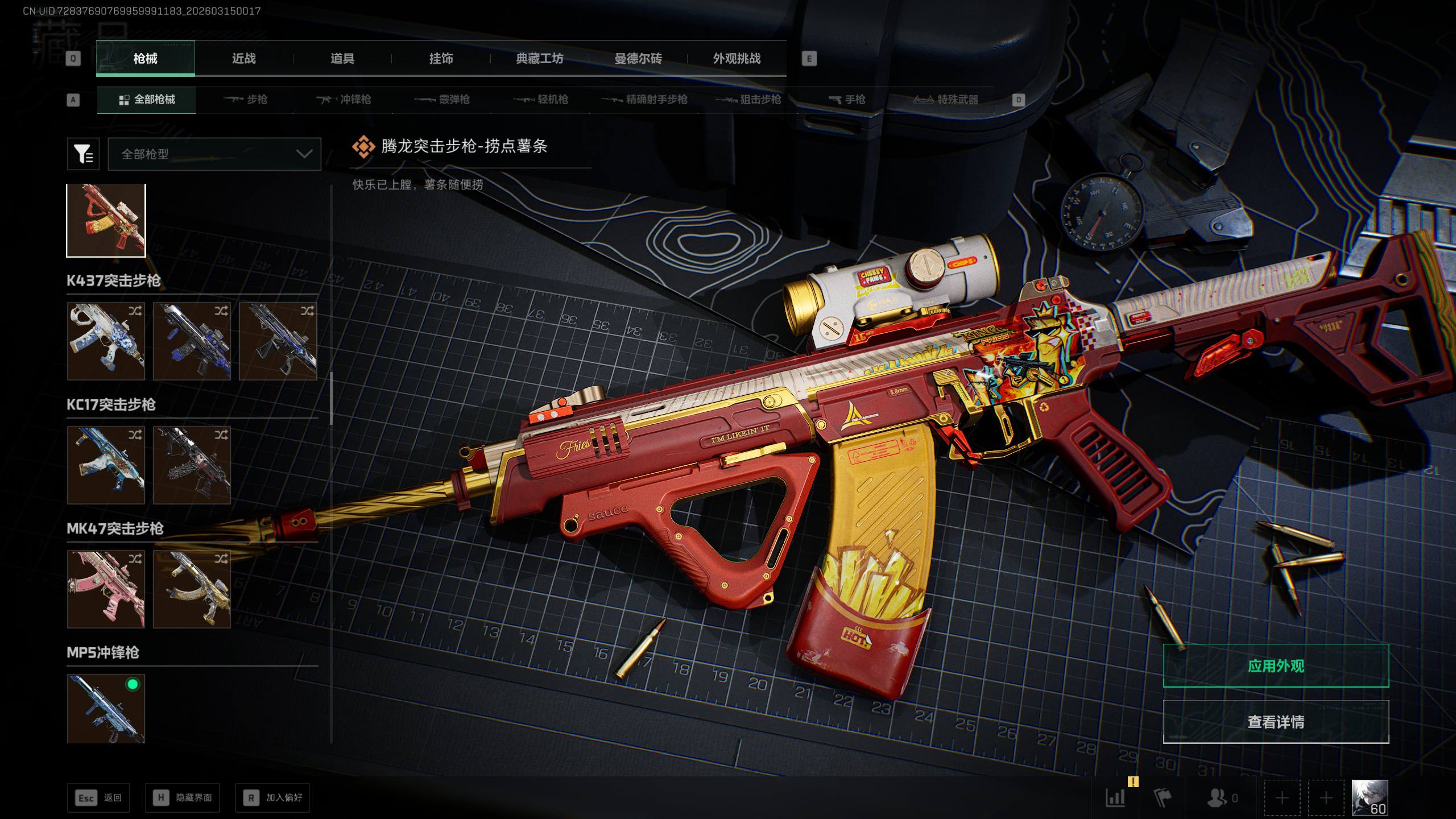The height and width of the screenshot is (819, 1456).
Task: Switch to the 近战 melee tab
Action: [243, 59]
